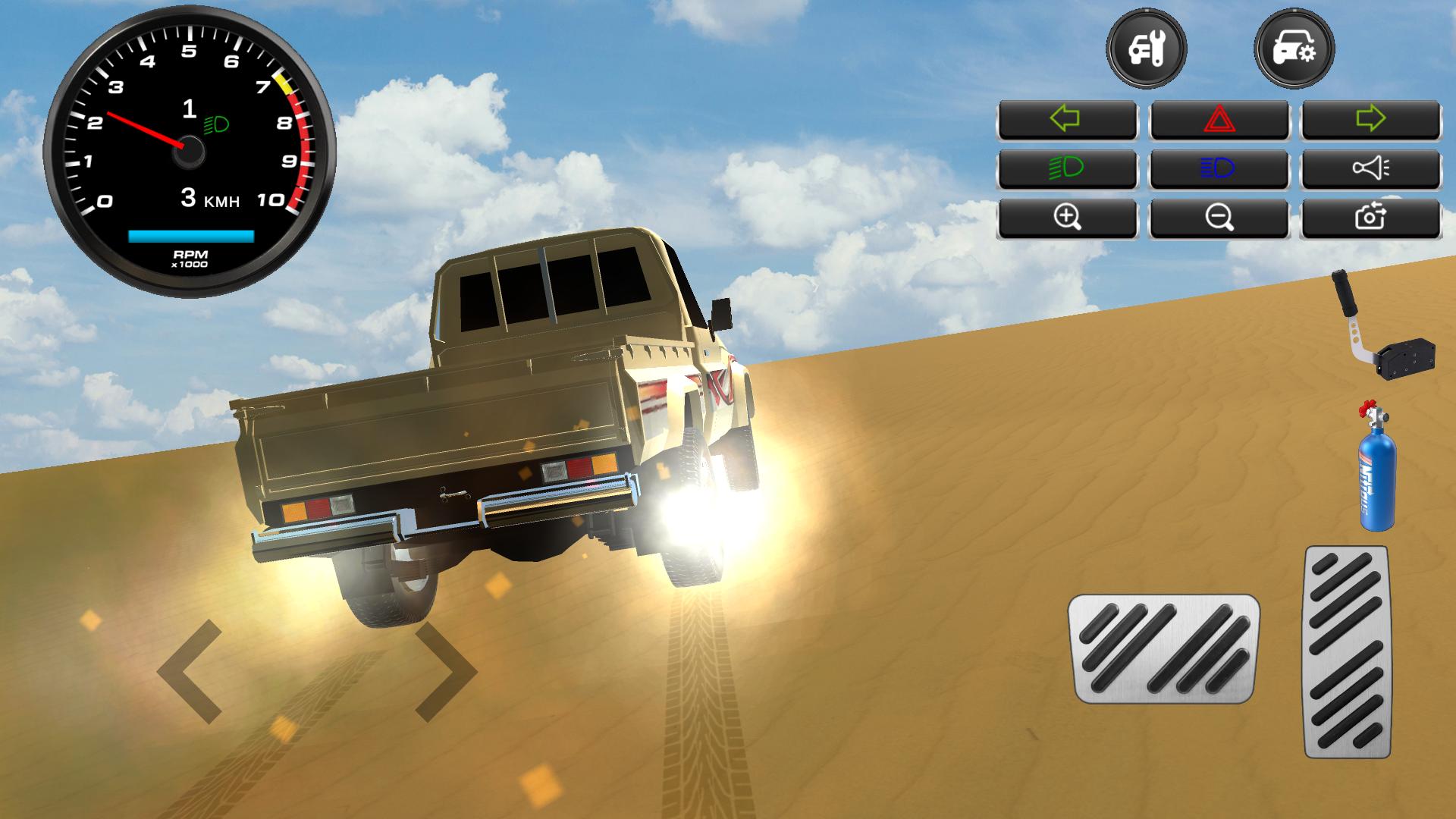The height and width of the screenshot is (819, 1456).
Task: Toggle the green low-beam headlights
Action: tap(1067, 168)
